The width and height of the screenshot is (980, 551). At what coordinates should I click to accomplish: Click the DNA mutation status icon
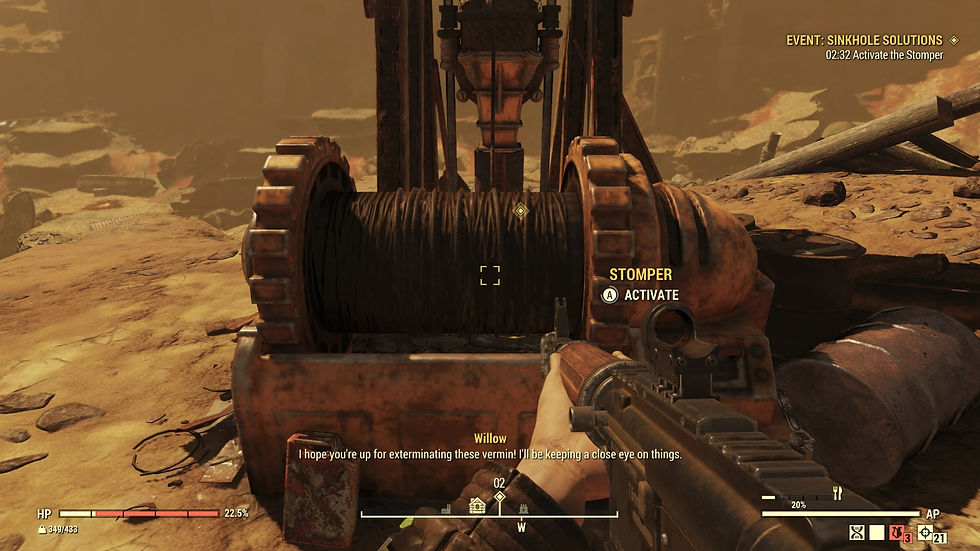(857, 533)
